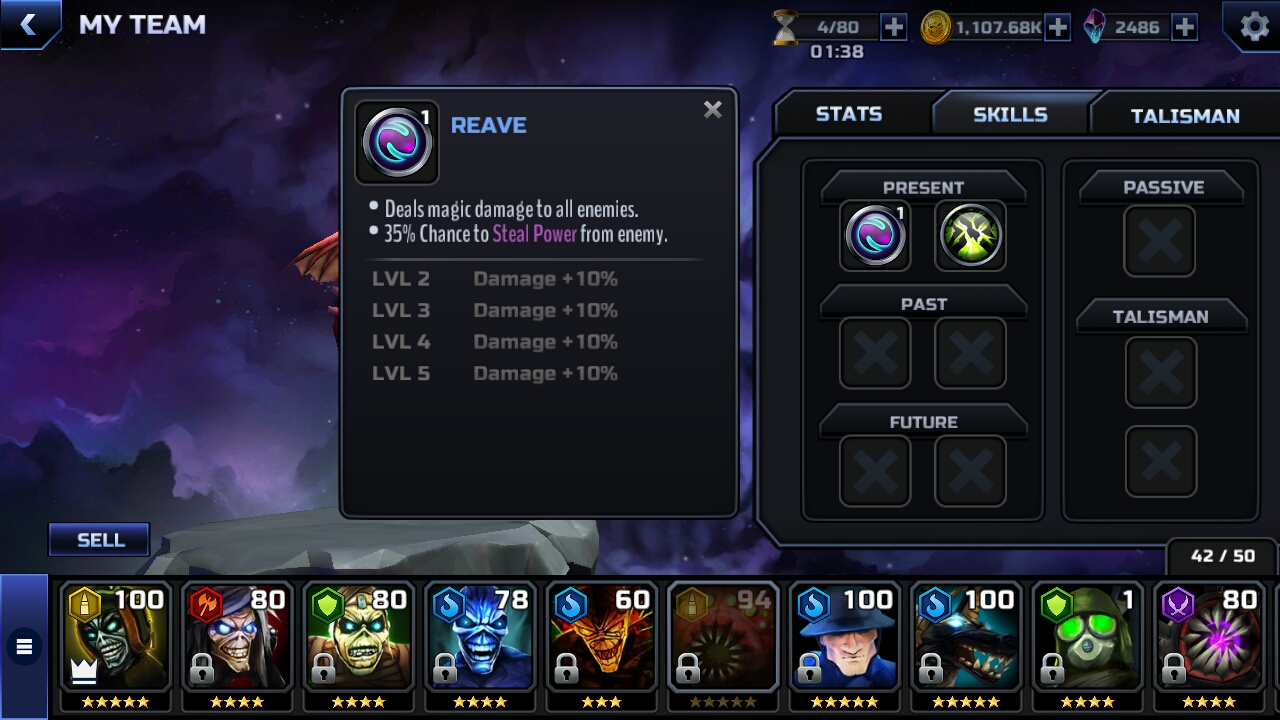Select the green cracked orb skill icon
Screen dimensions: 1280x720
click(x=970, y=237)
